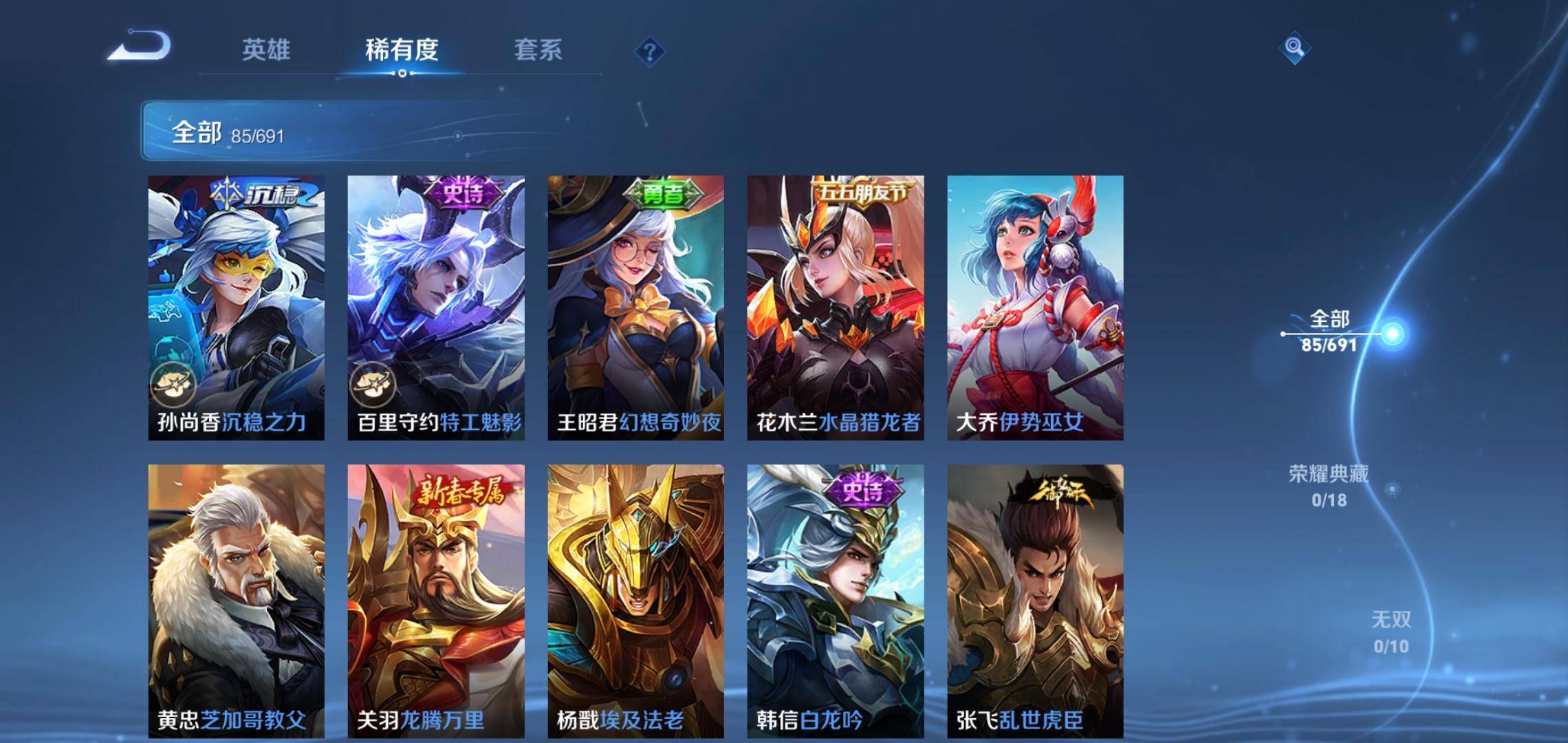Viewport: 1568px width, 743px height.
Task: Choose the 黄忠 芝加哥教父 skin card
Action: (x=236, y=600)
